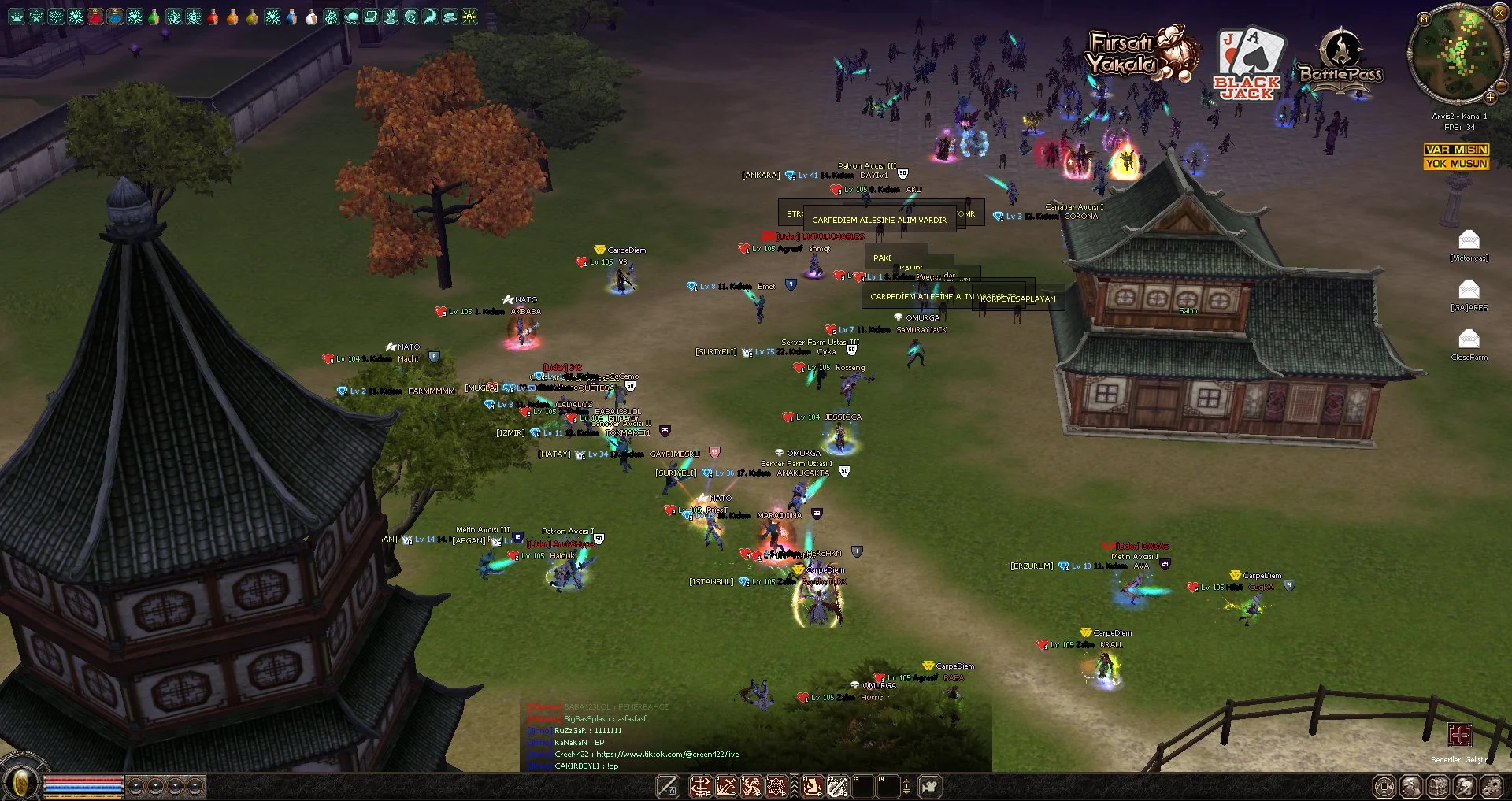Open the CloseFarm whisper envelope
This screenshot has width=1512, height=801.
coord(1469,339)
